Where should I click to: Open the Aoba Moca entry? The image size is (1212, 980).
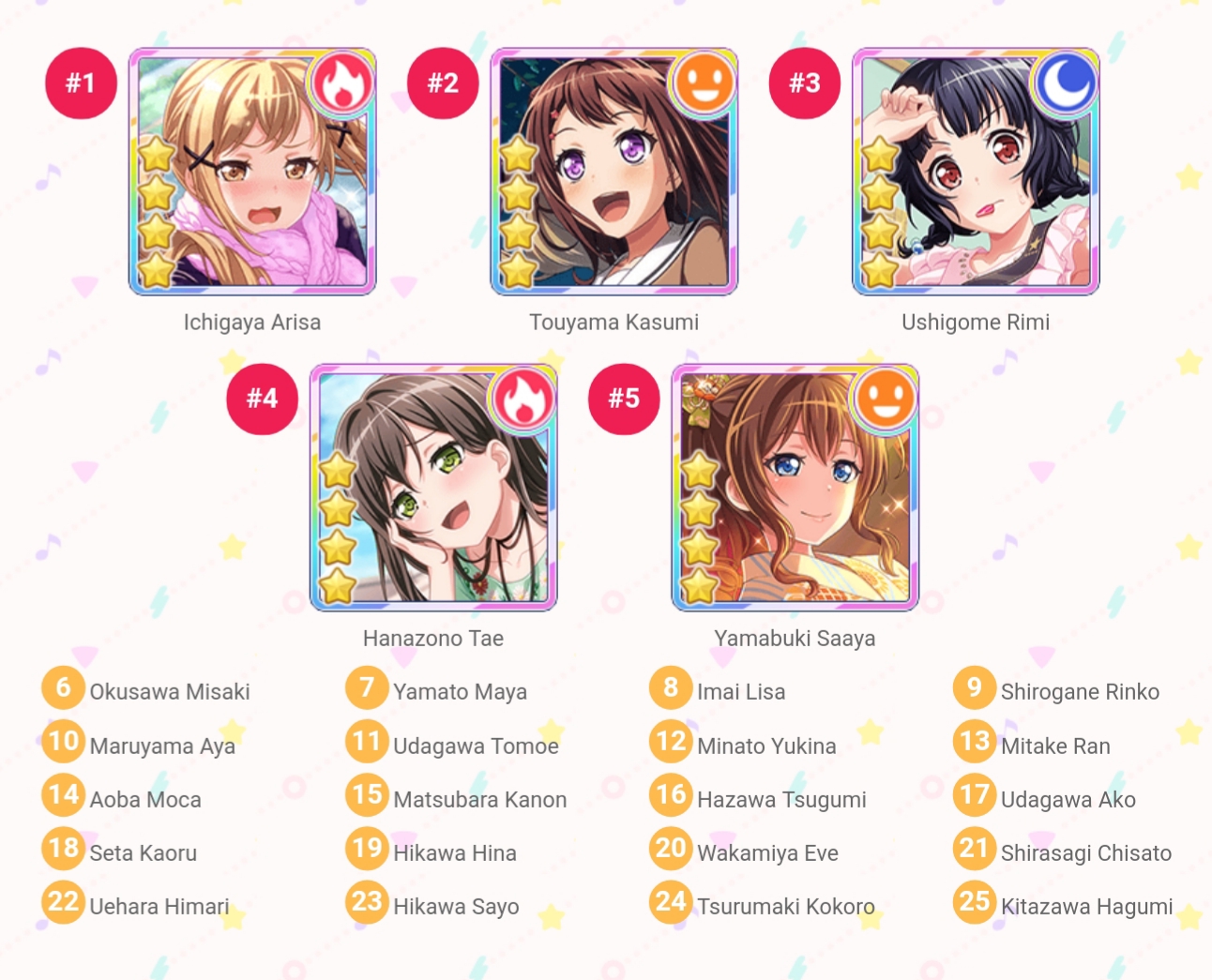(x=144, y=800)
